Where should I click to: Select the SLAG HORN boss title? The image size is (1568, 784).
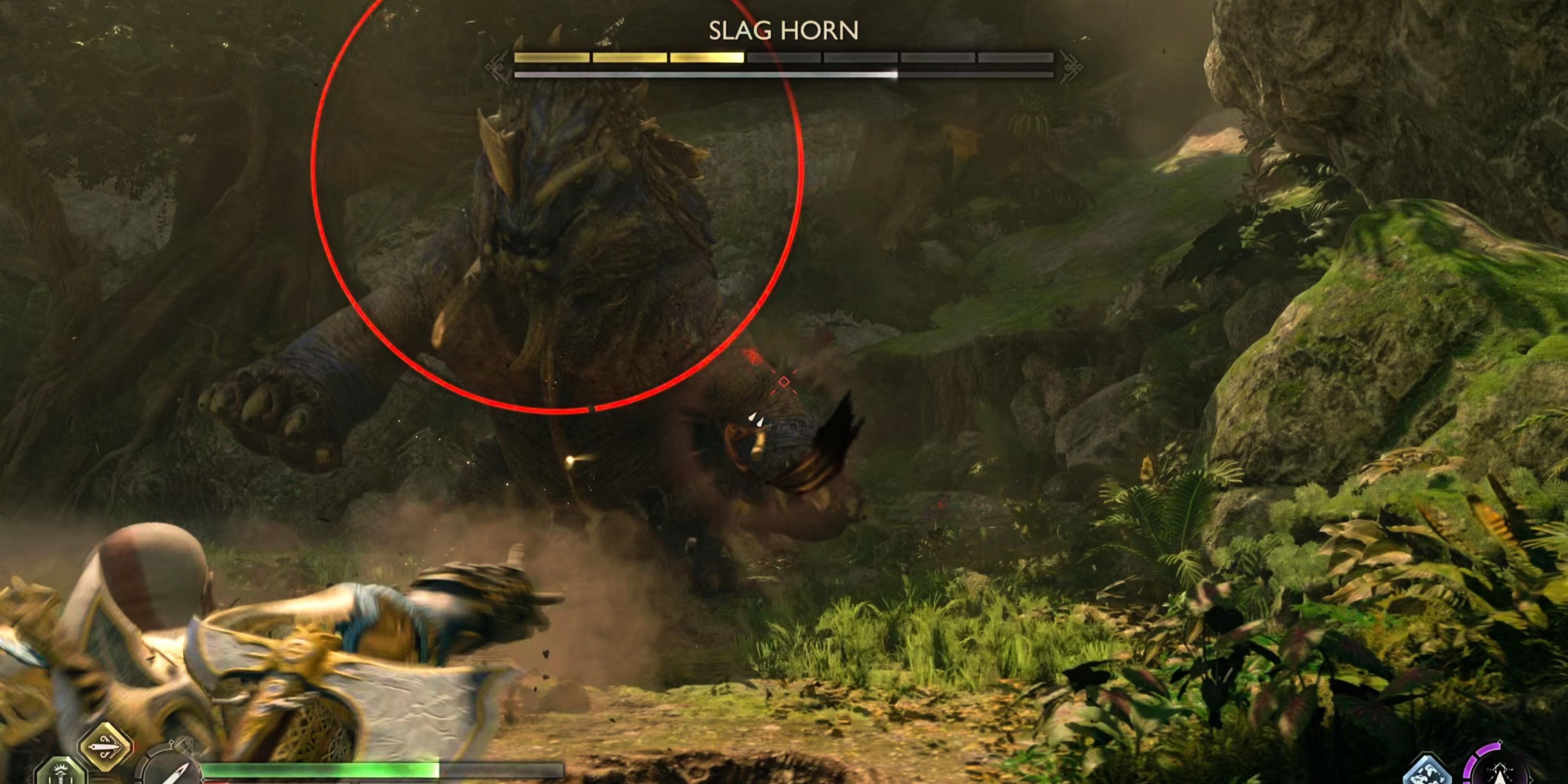784,29
